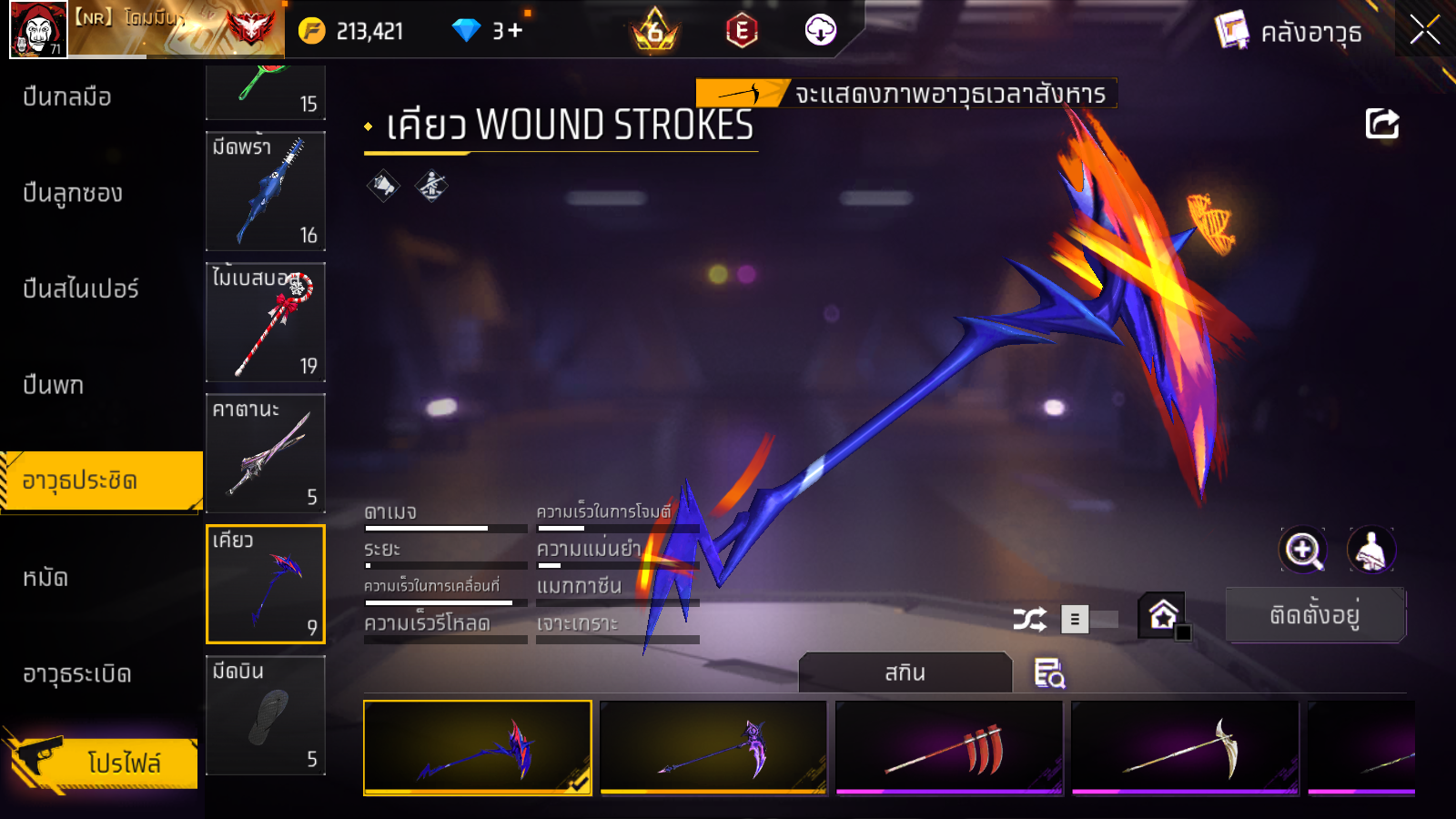Select the purple scythe skin thumbnail
Screen dimensions: 1456x819
[713, 747]
